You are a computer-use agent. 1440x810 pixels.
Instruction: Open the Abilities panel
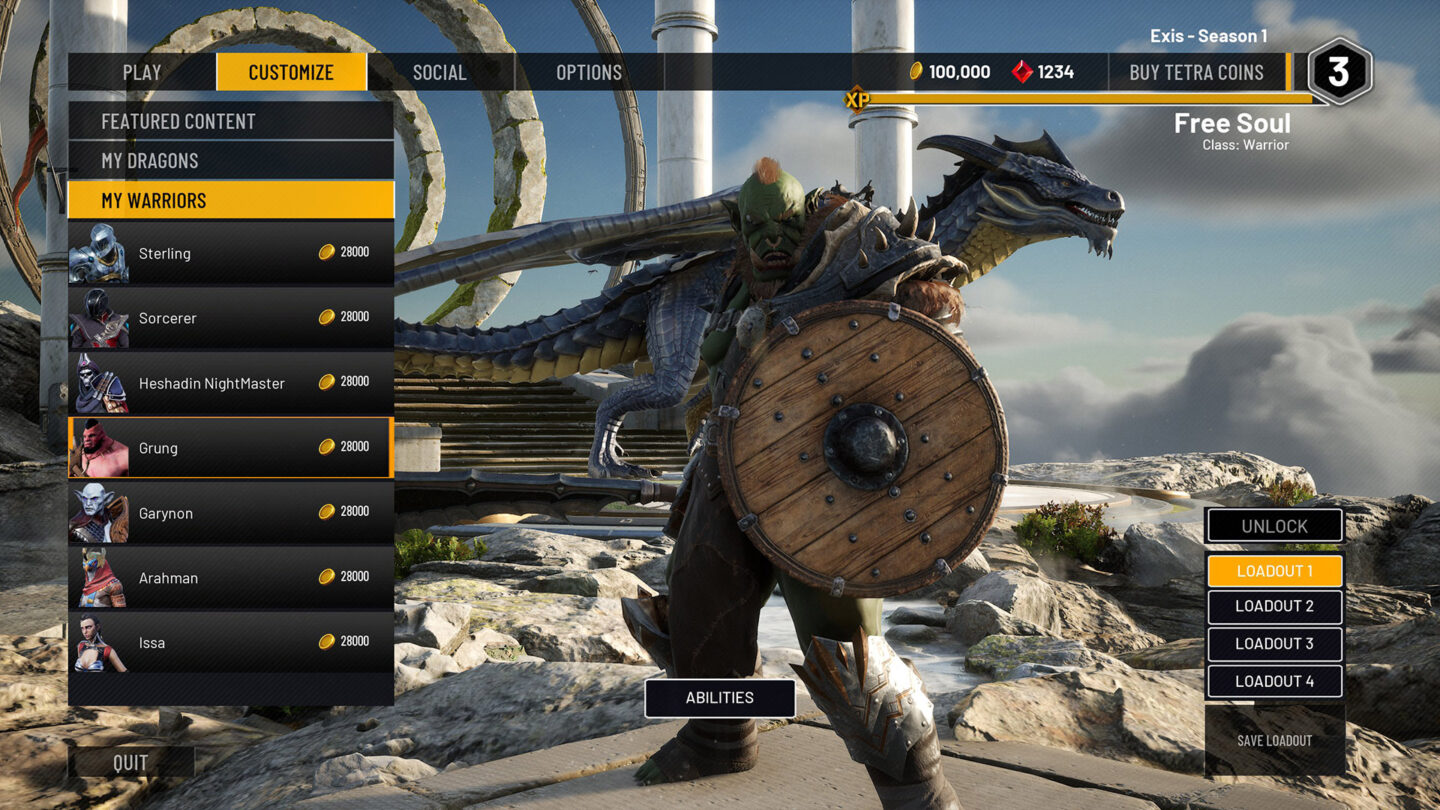pos(719,698)
